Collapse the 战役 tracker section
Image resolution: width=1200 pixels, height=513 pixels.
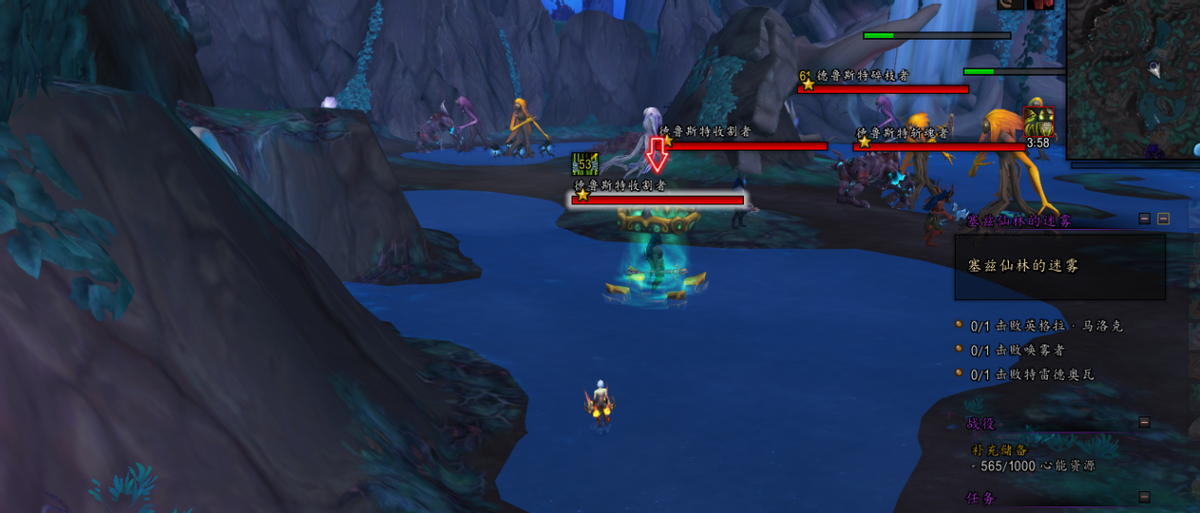click(x=1144, y=423)
